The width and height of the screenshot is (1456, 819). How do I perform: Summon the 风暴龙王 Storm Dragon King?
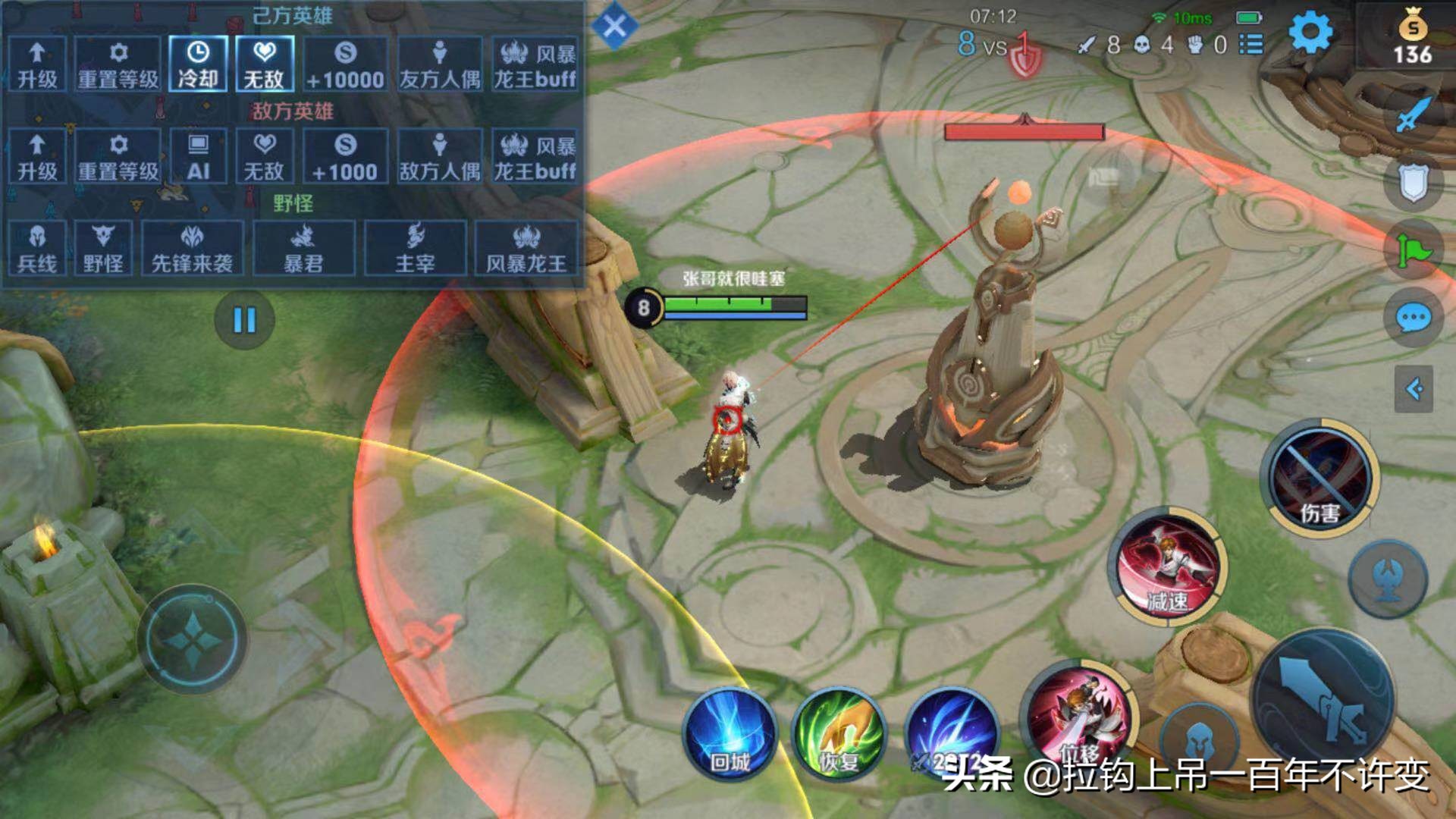point(526,248)
